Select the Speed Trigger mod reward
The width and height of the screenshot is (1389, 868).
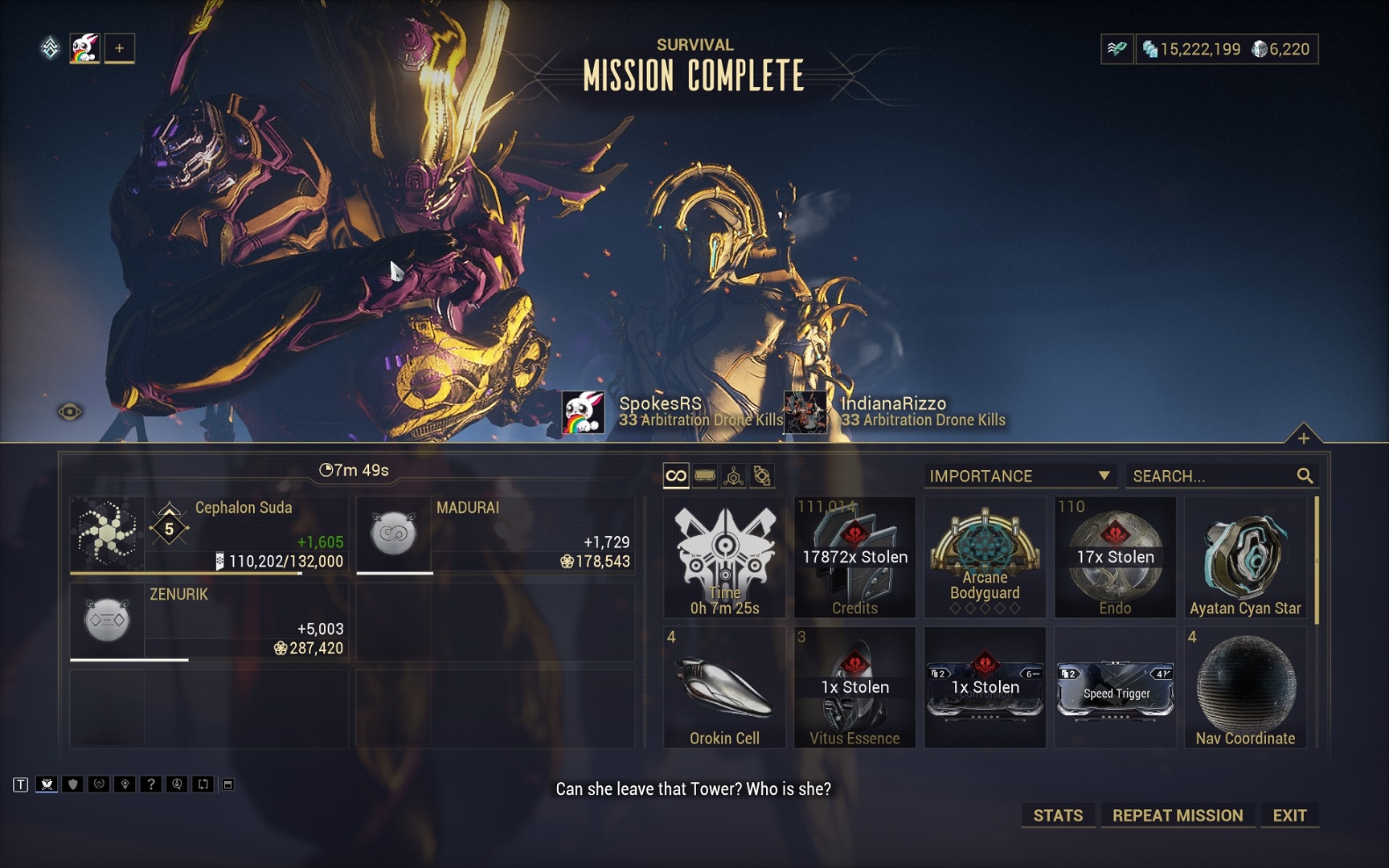point(1115,687)
